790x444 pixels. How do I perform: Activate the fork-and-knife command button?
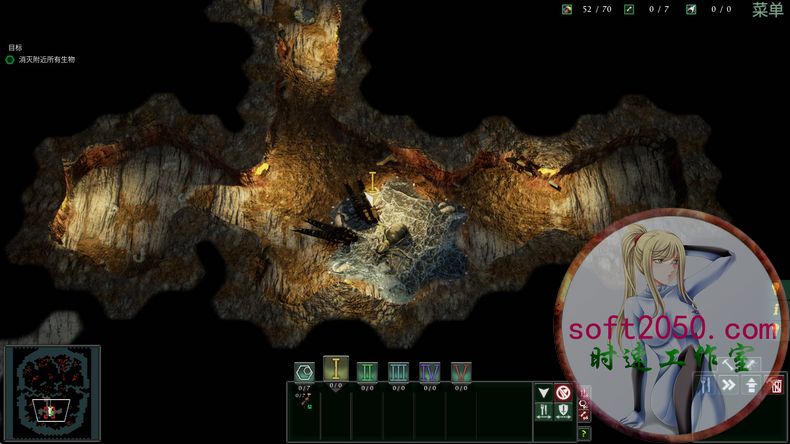tap(544, 410)
